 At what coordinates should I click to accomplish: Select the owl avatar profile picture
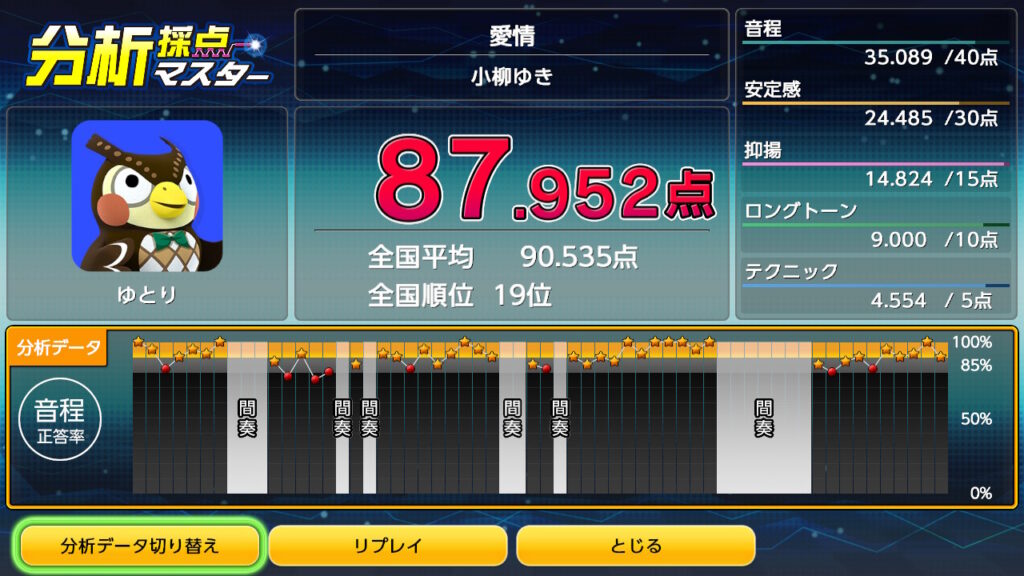(x=147, y=195)
